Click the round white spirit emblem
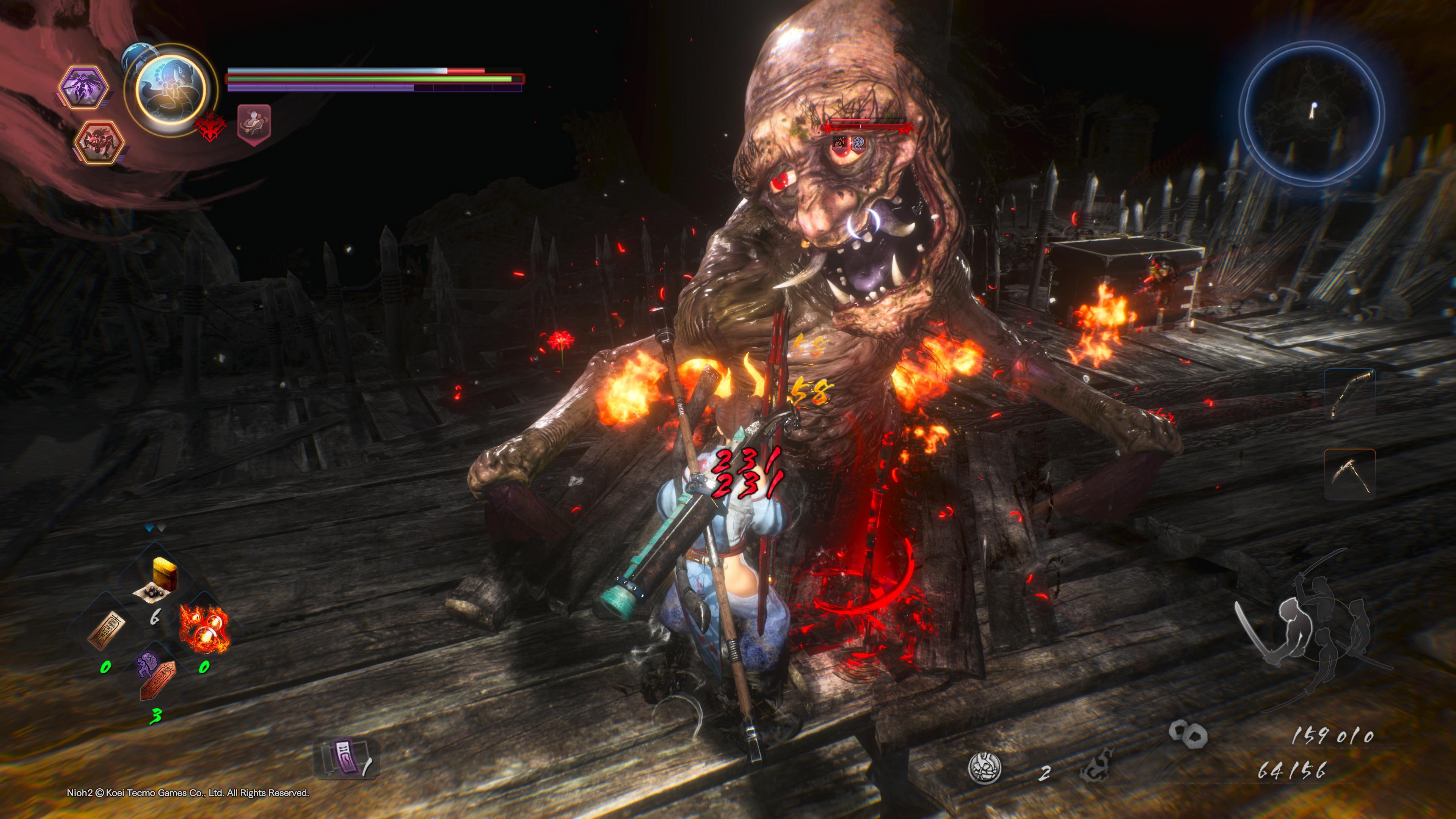The height and width of the screenshot is (819, 1456). (985, 768)
